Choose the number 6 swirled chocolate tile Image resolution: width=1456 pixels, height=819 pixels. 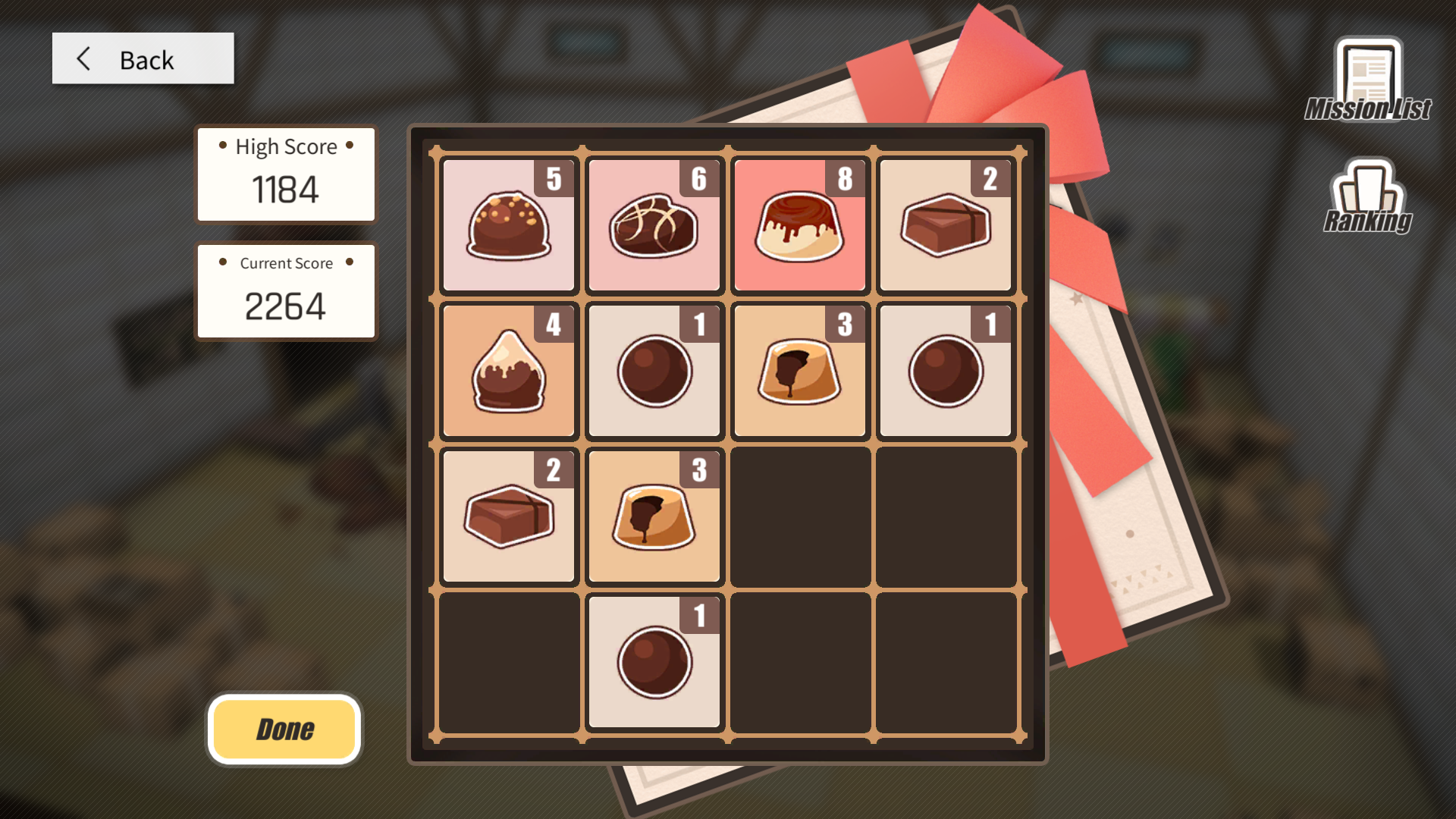(654, 225)
